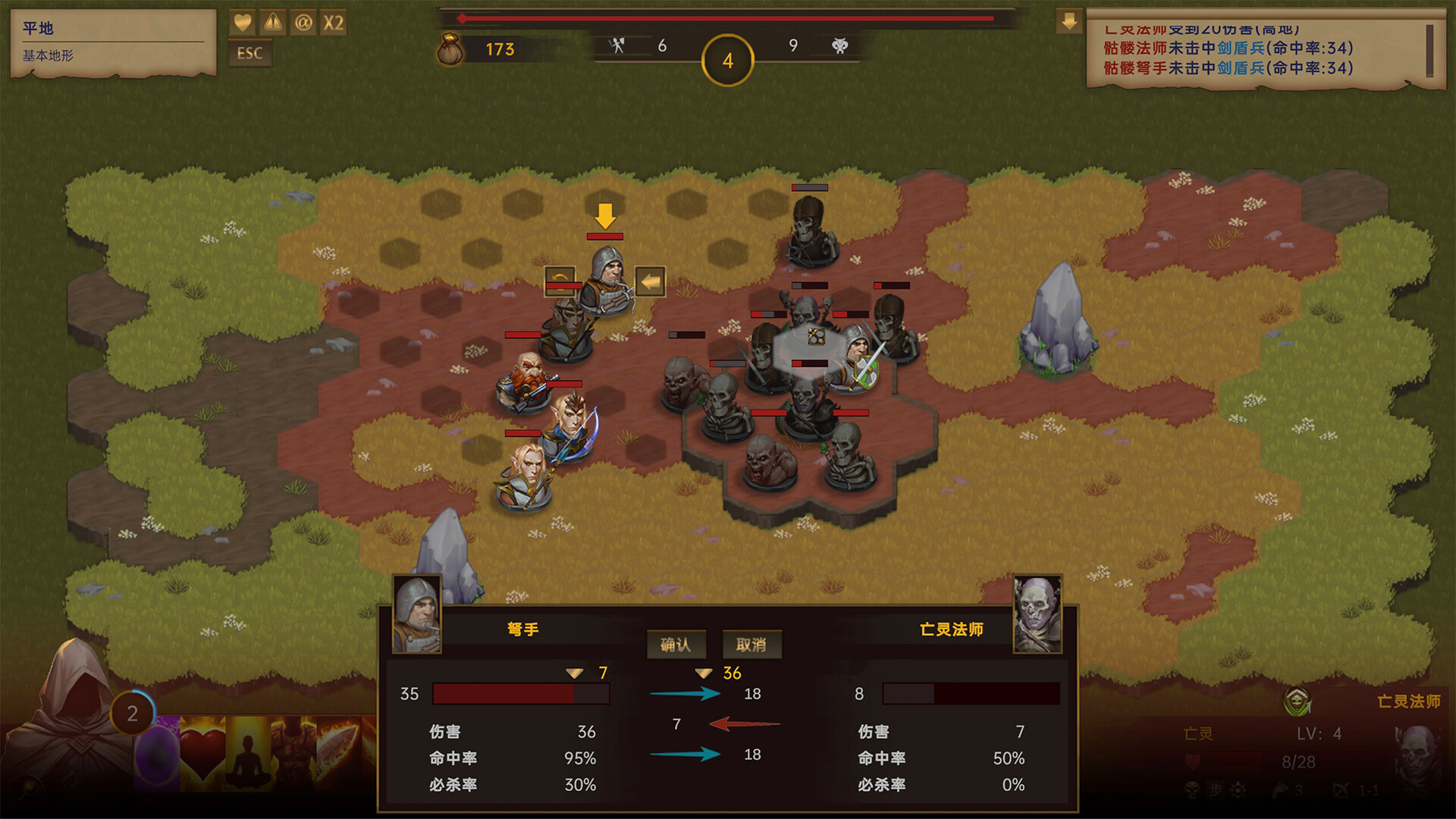Viewport: 1456px width, 819px height.
Task: Toggle the warning alert indicator
Action: click(272, 23)
